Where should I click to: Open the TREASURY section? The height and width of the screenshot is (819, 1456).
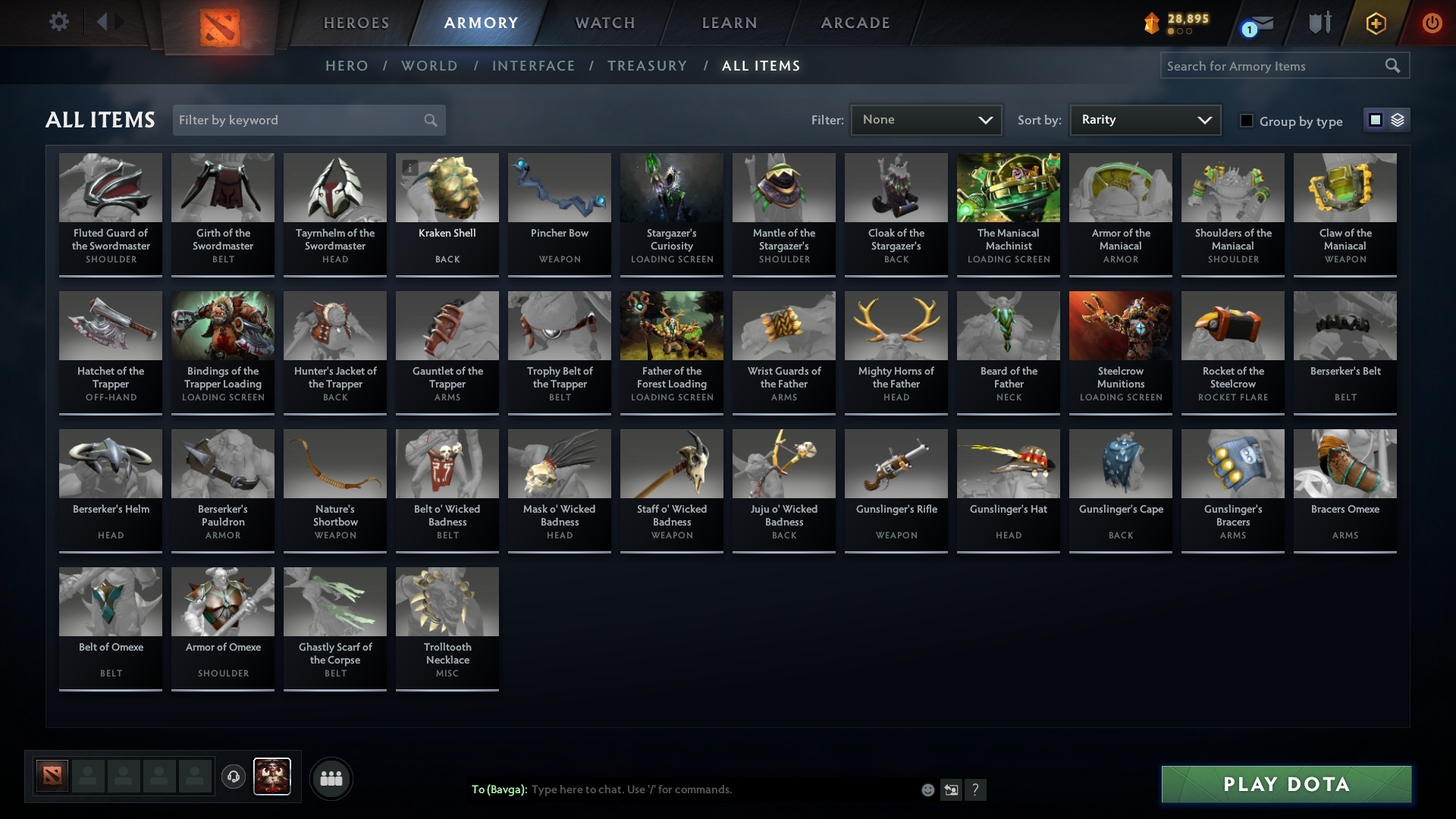pyautogui.click(x=647, y=66)
